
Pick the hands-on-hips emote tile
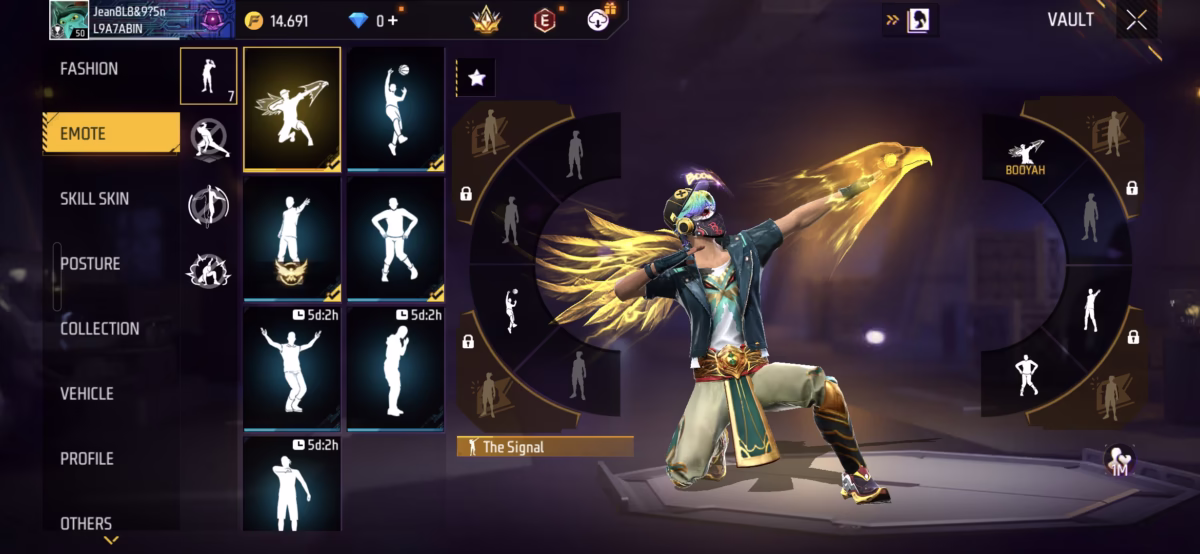[395, 239]
